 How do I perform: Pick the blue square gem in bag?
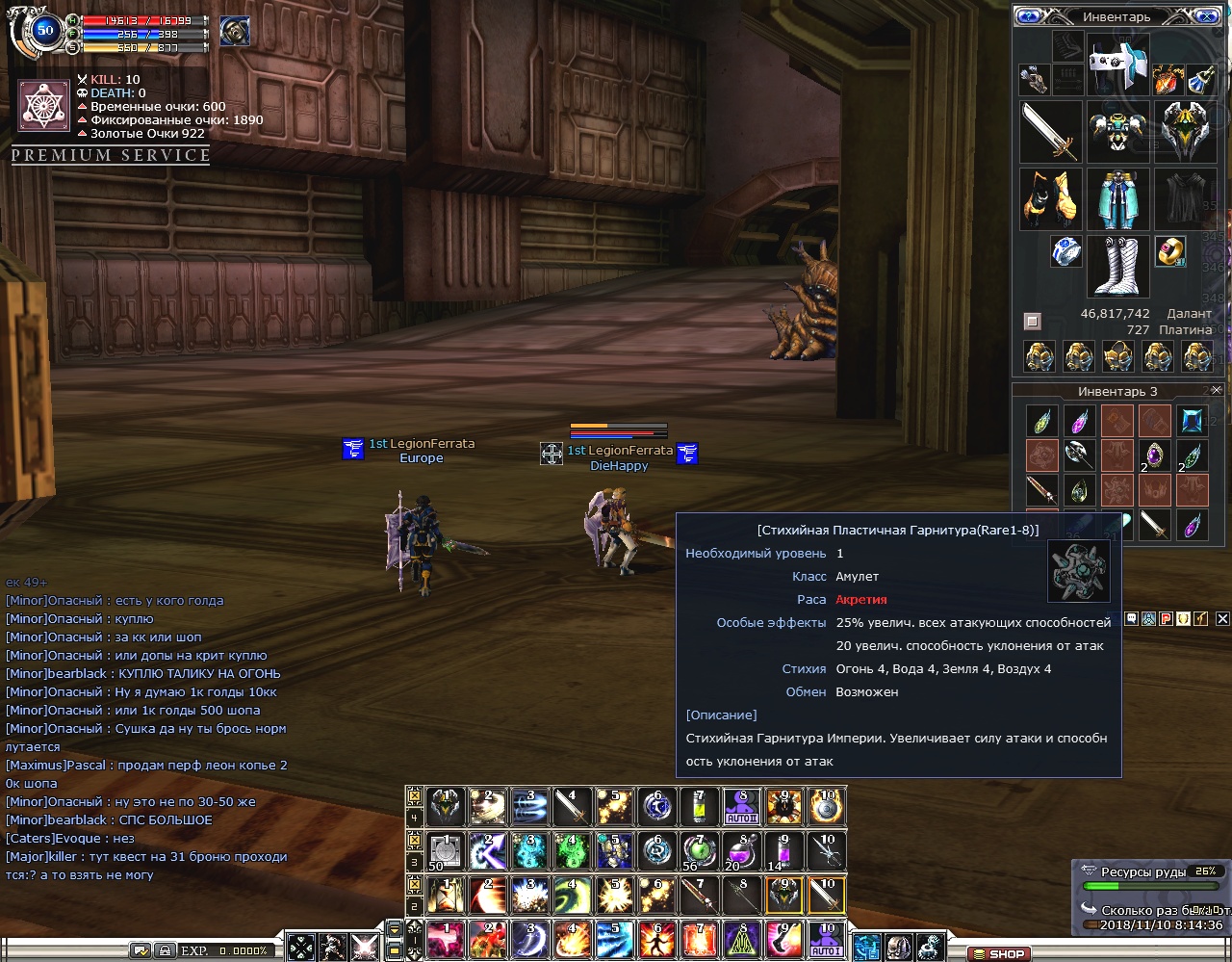[1193, 421]
